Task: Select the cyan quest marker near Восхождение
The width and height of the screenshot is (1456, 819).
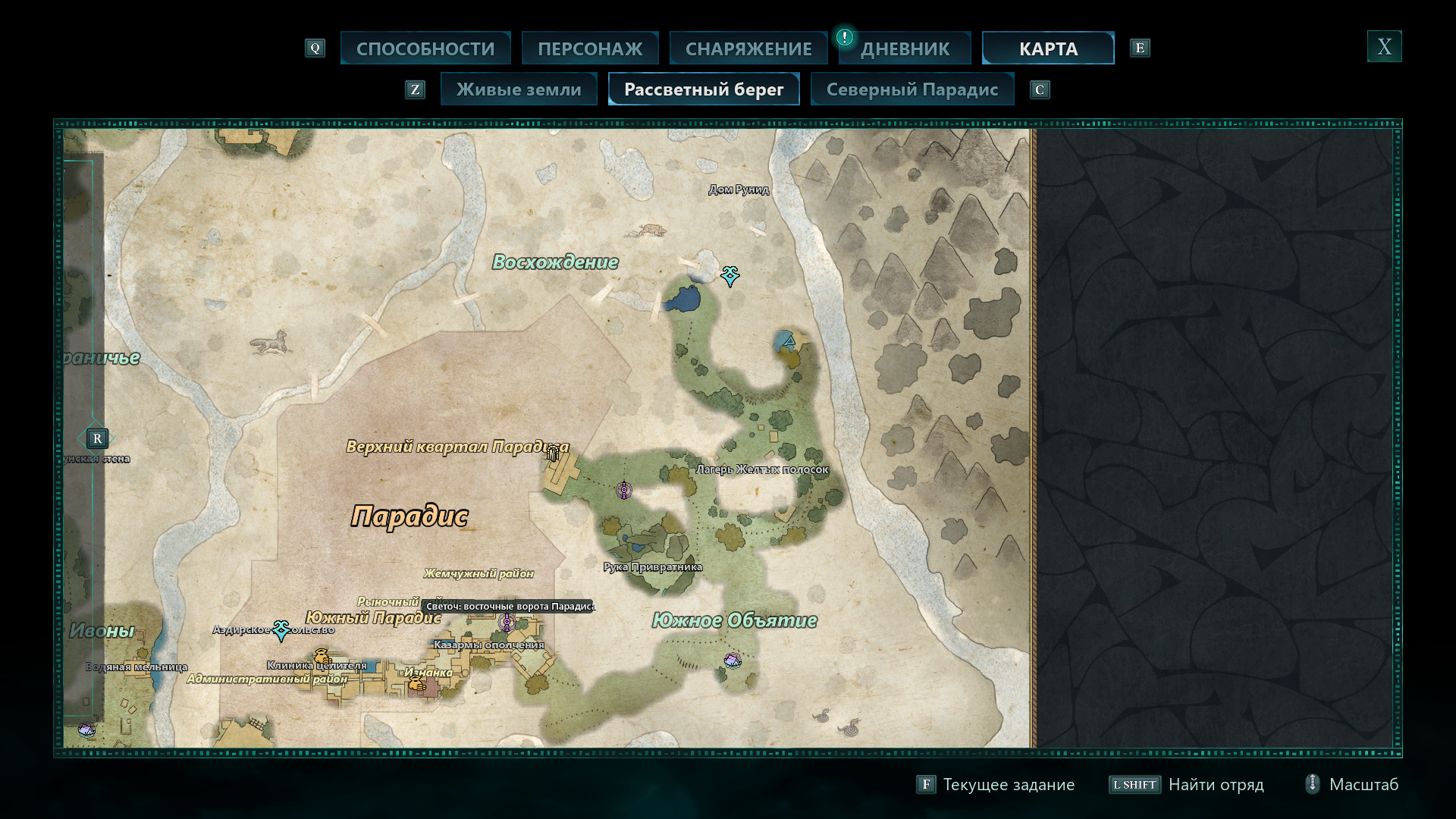Action: 730,276
